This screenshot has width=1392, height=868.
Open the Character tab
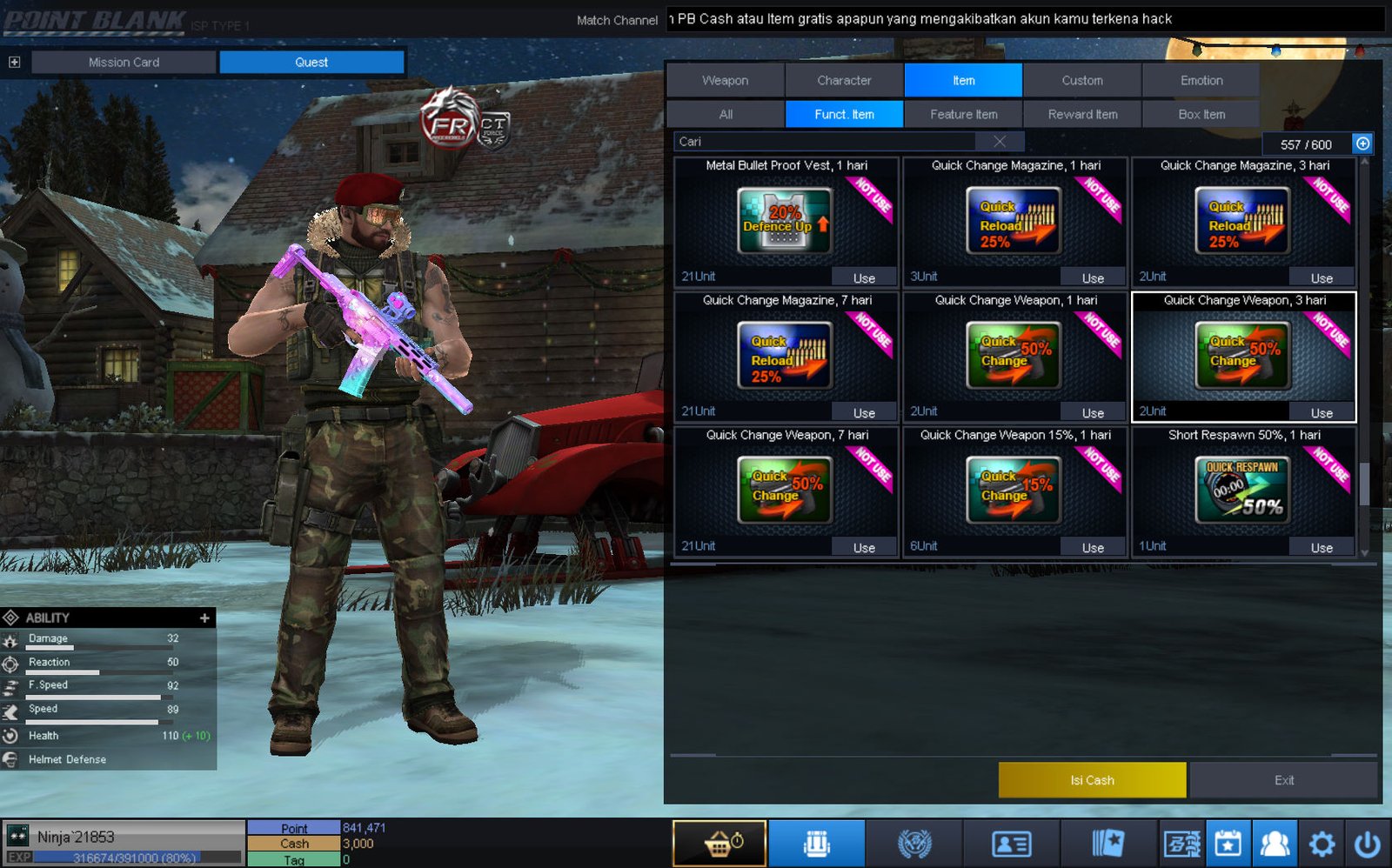[x=844, y=80]
